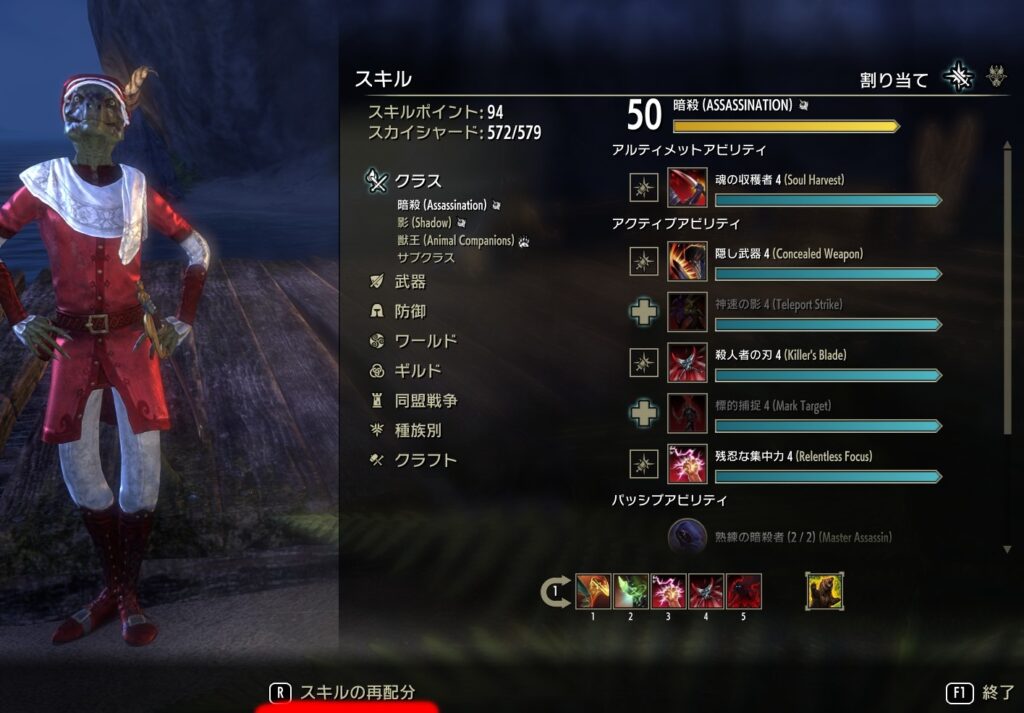Click the Soul Harvest ultimate icon
This screenshot has height=713, width=1024.
pyautogui.click(x=687, y=187)
